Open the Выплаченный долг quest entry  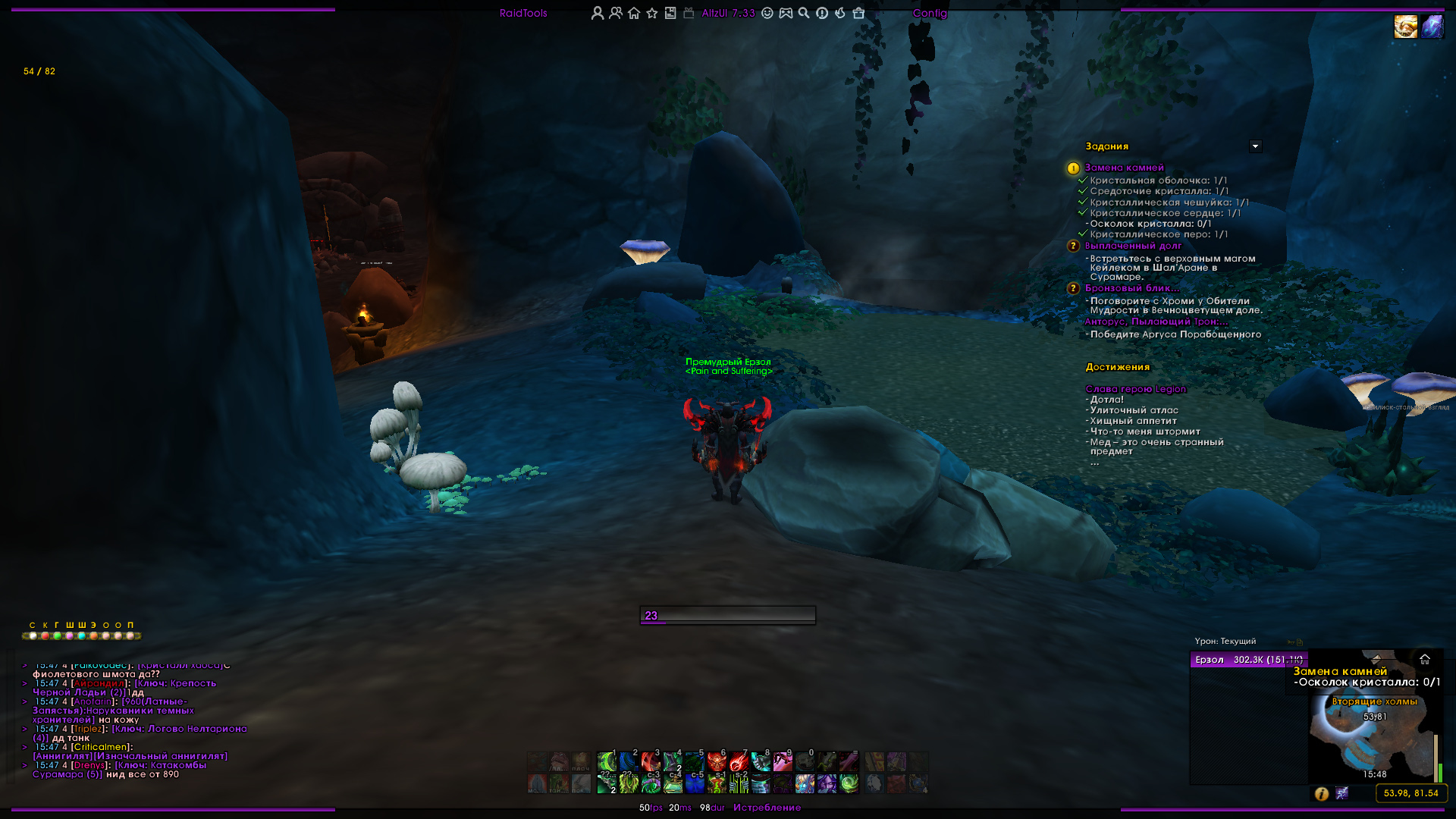point(1133,246)
